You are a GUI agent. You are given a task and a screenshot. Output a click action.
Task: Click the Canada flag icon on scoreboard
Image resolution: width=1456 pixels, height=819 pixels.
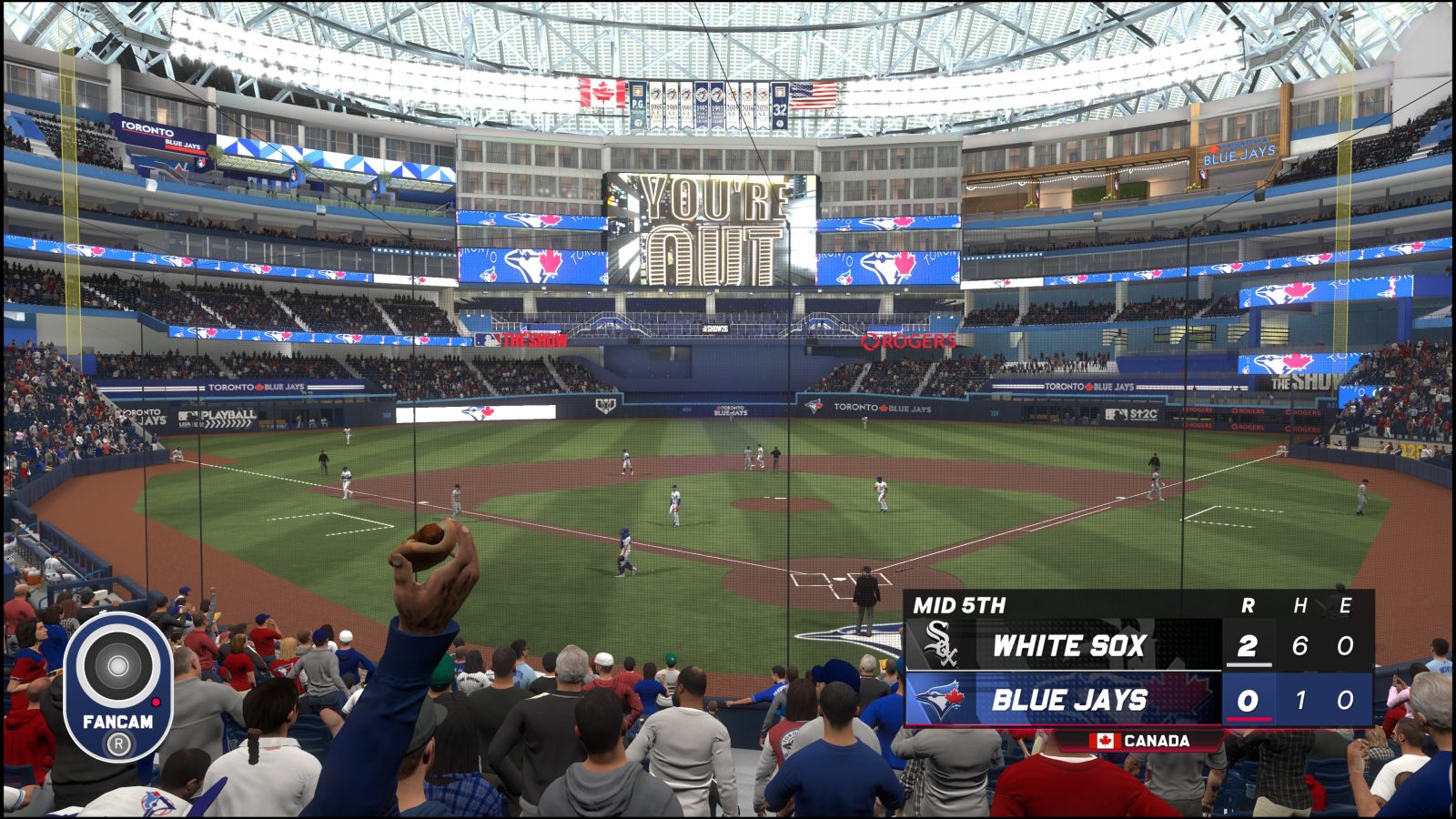coord(1107,741)
